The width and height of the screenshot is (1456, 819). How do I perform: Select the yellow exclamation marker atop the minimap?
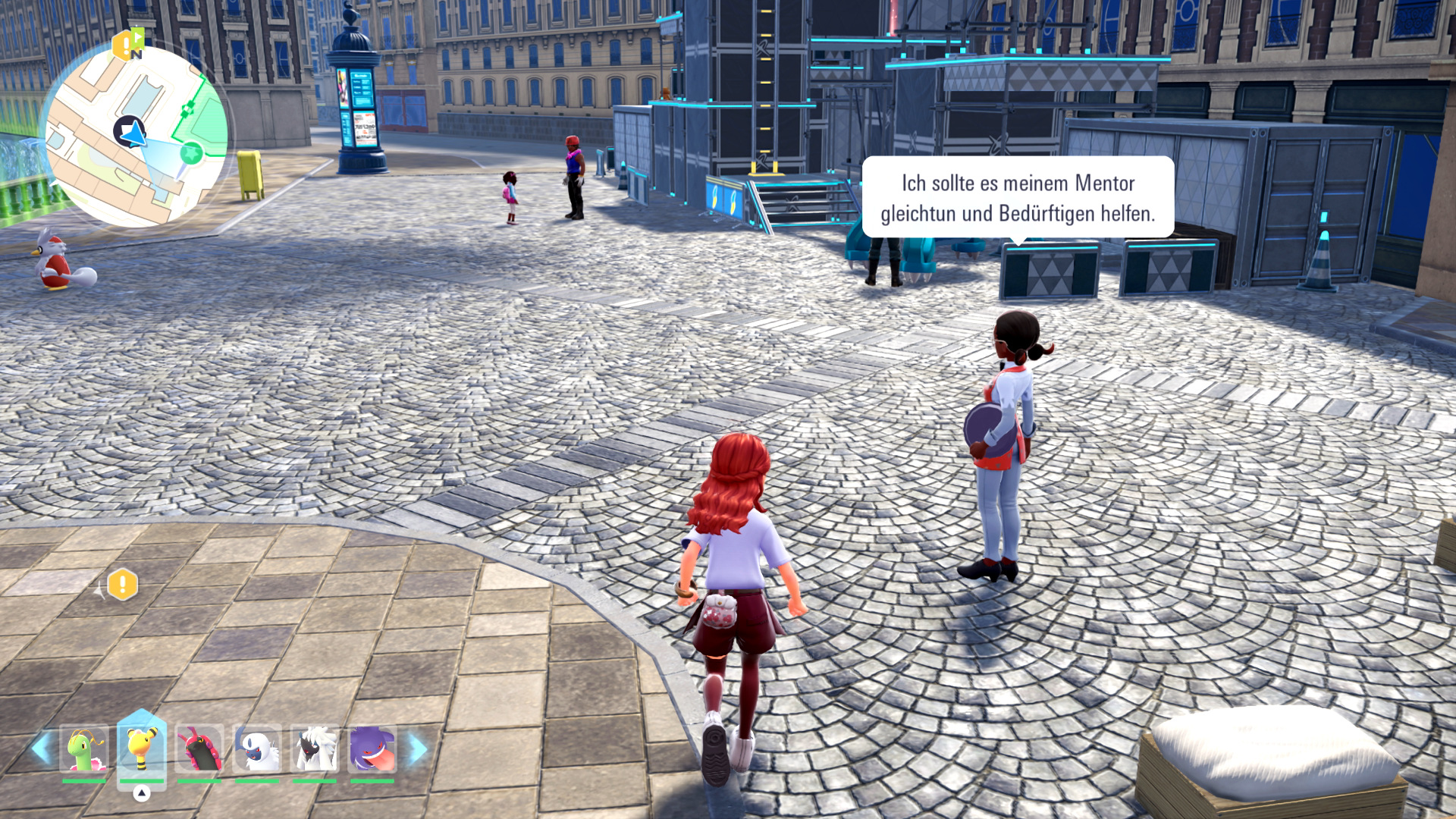coord(123,45)
